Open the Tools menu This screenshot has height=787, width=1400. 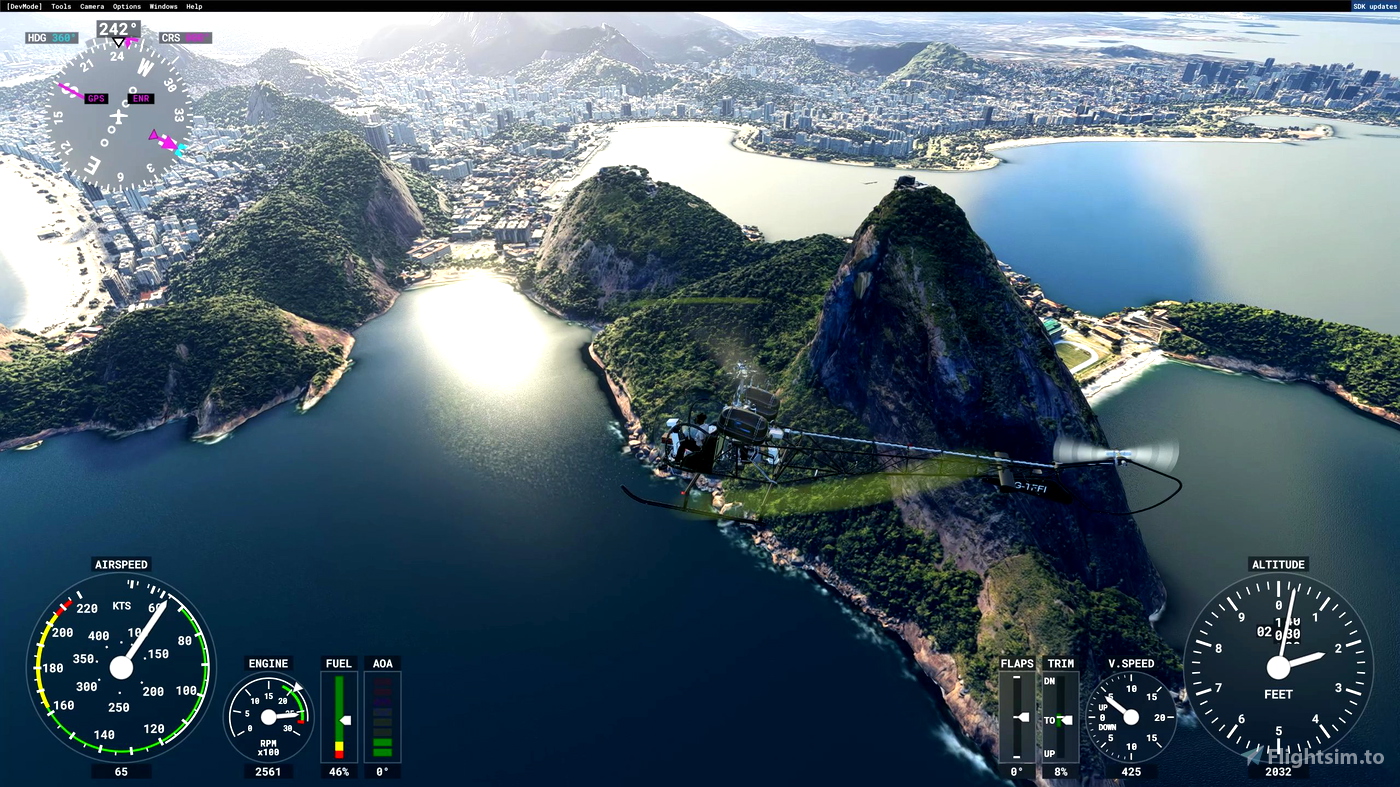tap(60, 5)
